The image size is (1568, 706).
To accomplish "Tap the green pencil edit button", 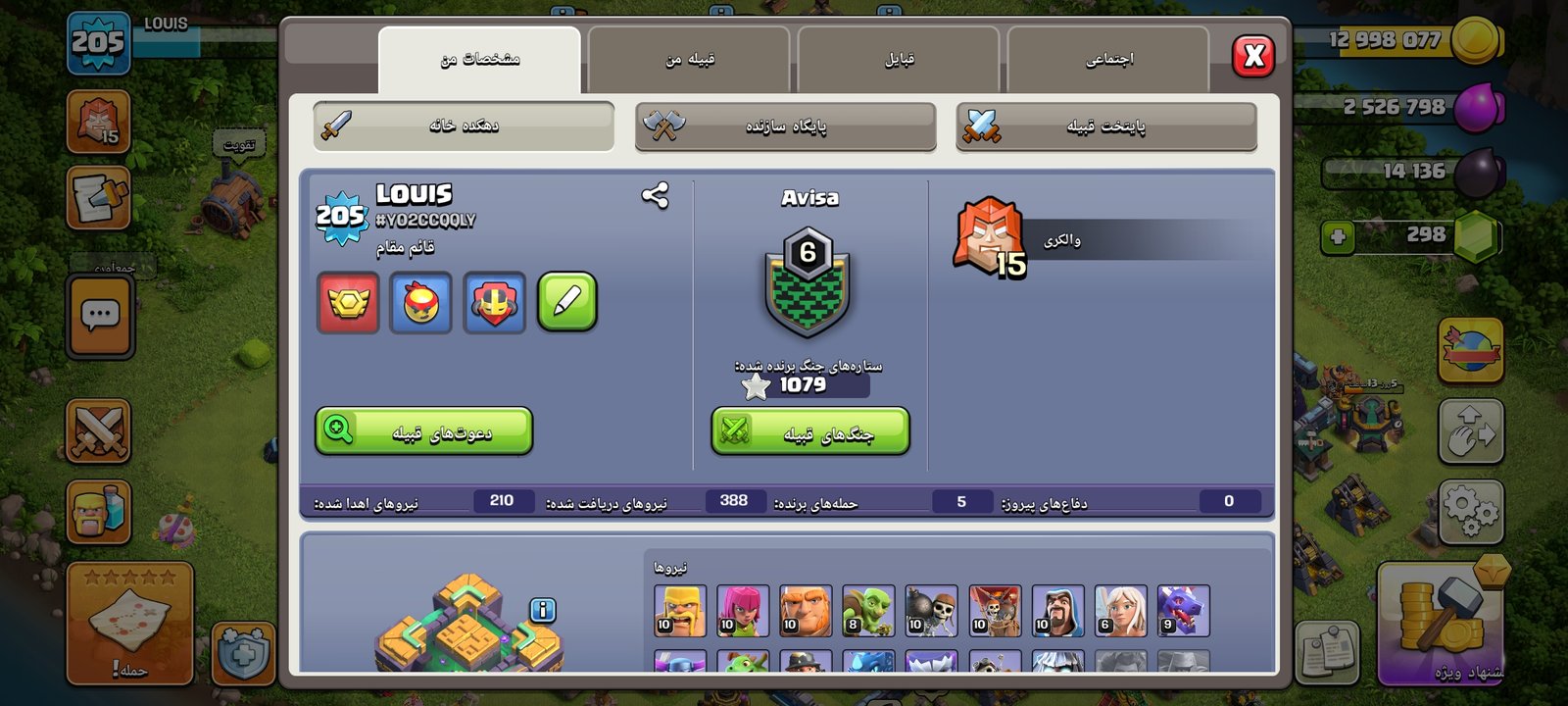I will [x=566, y=302].
